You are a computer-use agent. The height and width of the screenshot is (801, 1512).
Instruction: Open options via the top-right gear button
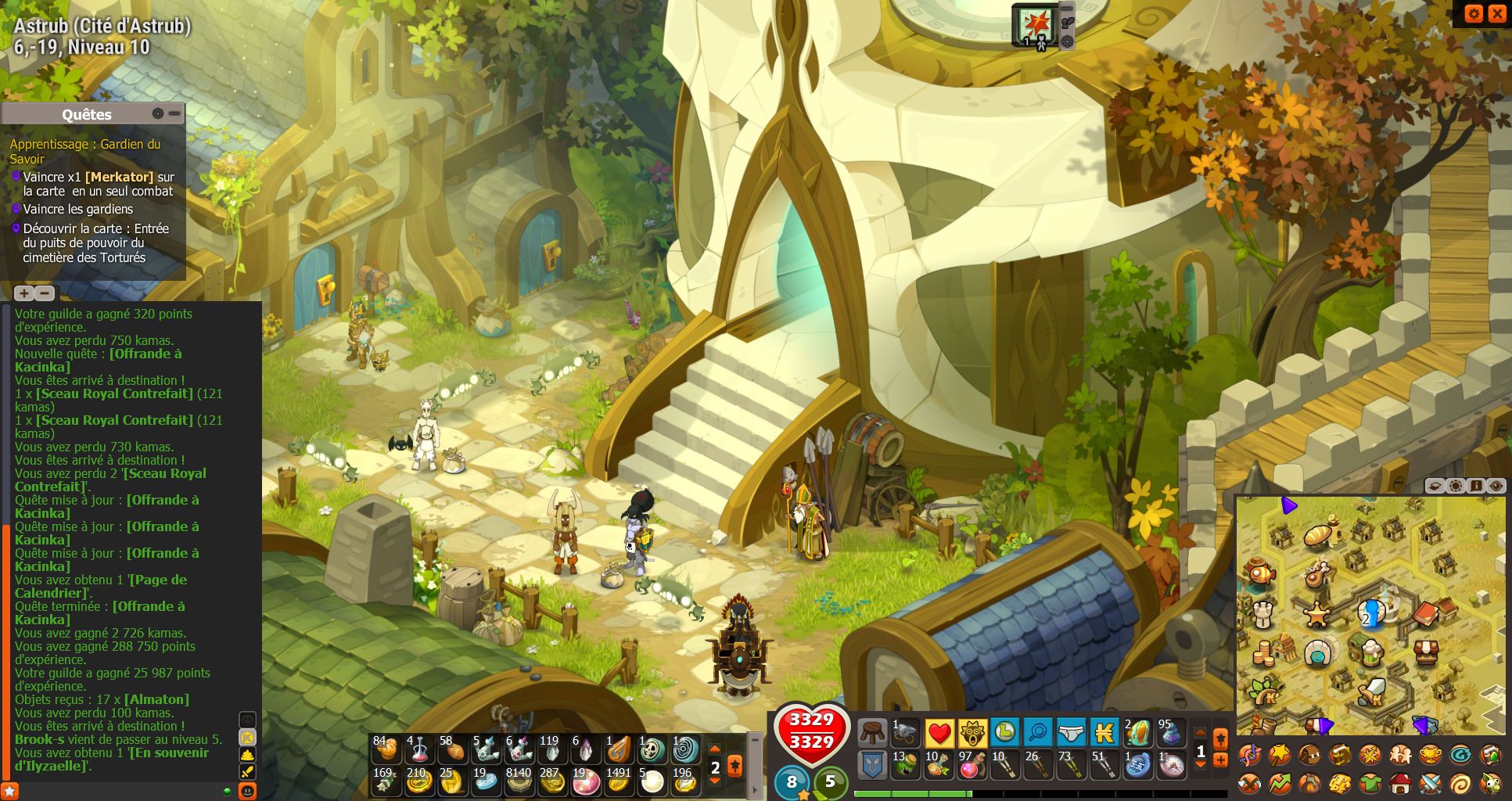(x=1474, y=13)
